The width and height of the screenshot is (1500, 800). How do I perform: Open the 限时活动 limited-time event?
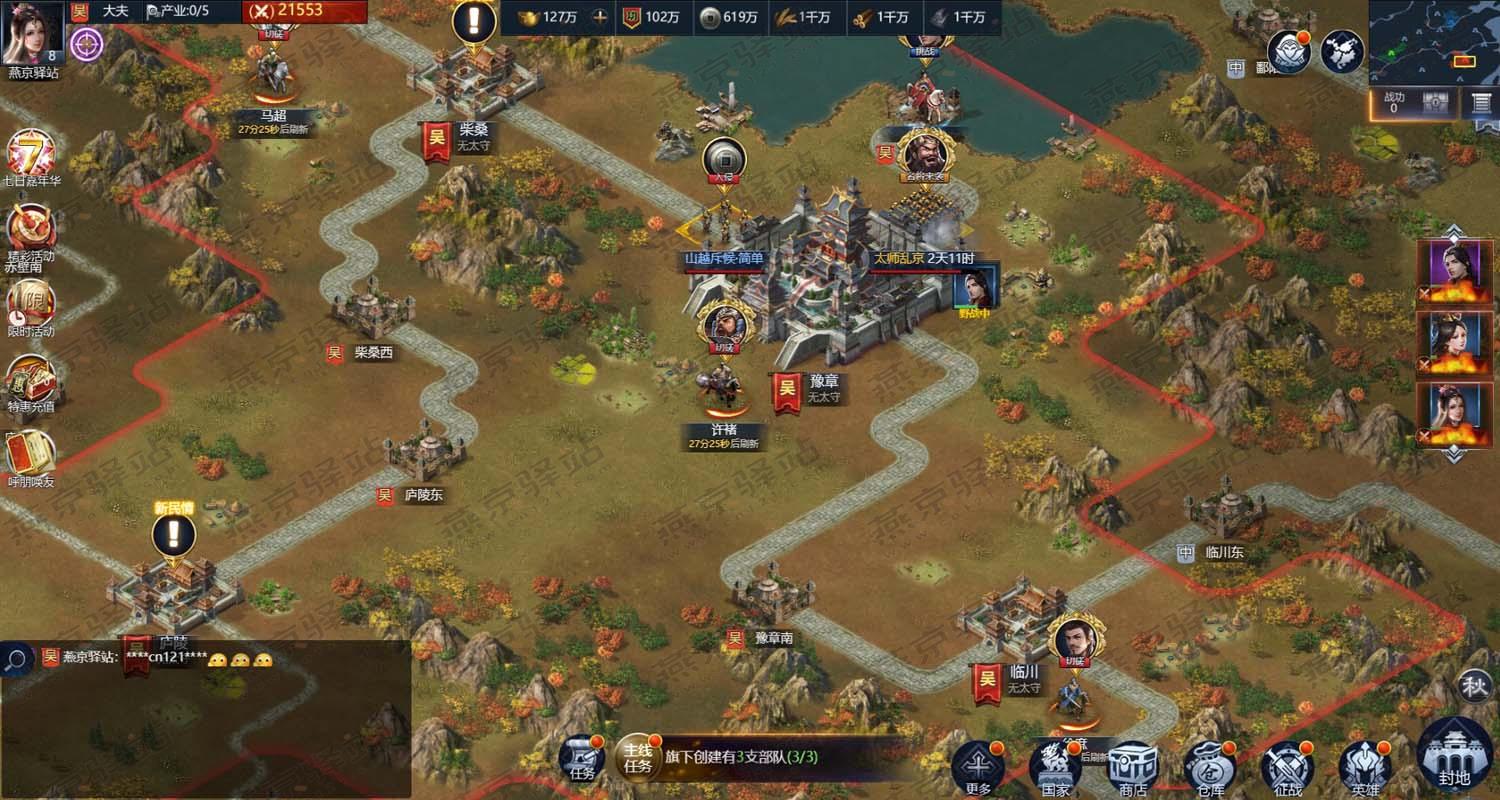30,302
